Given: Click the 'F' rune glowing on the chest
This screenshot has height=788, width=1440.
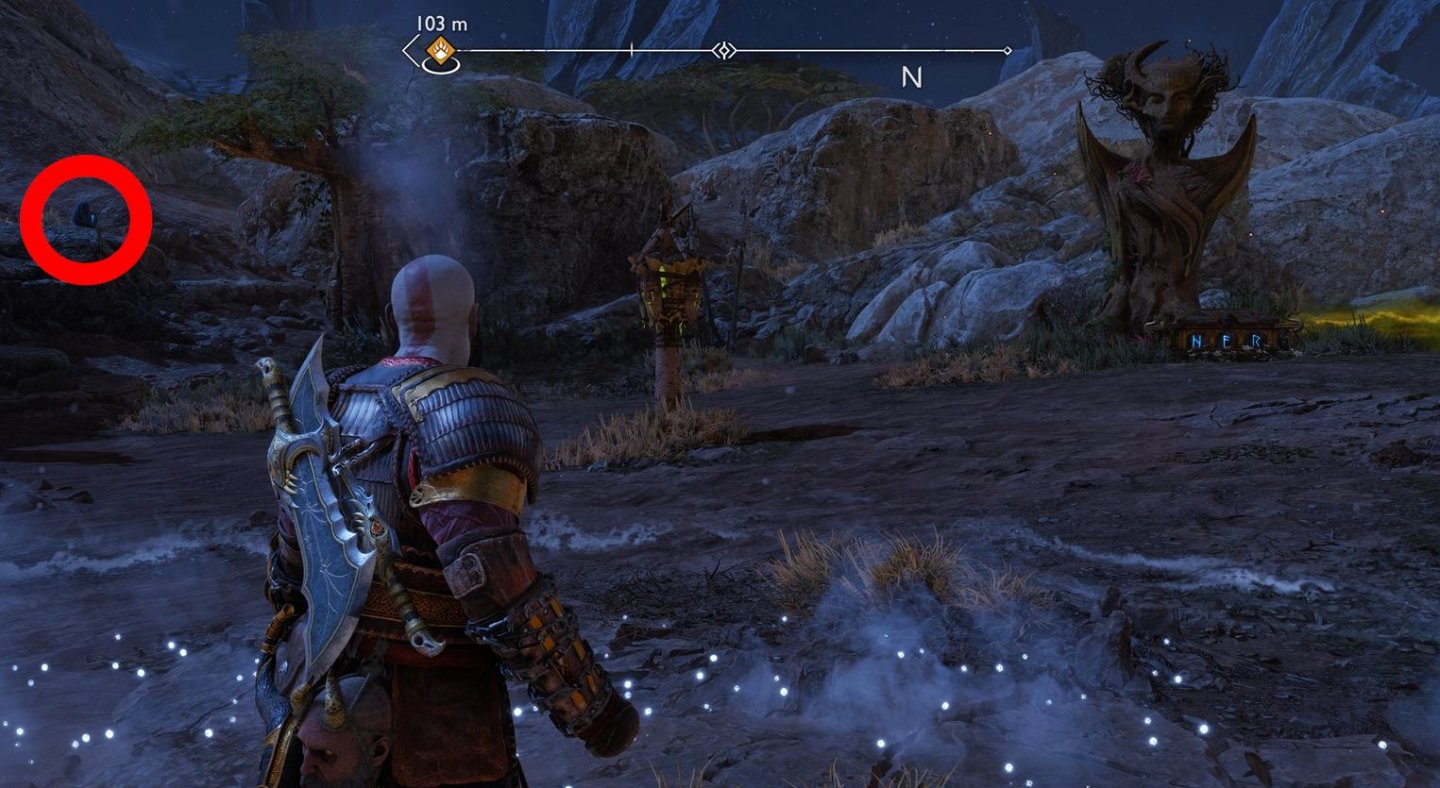Looking at the screenshot, I should tap(1226, 340).
